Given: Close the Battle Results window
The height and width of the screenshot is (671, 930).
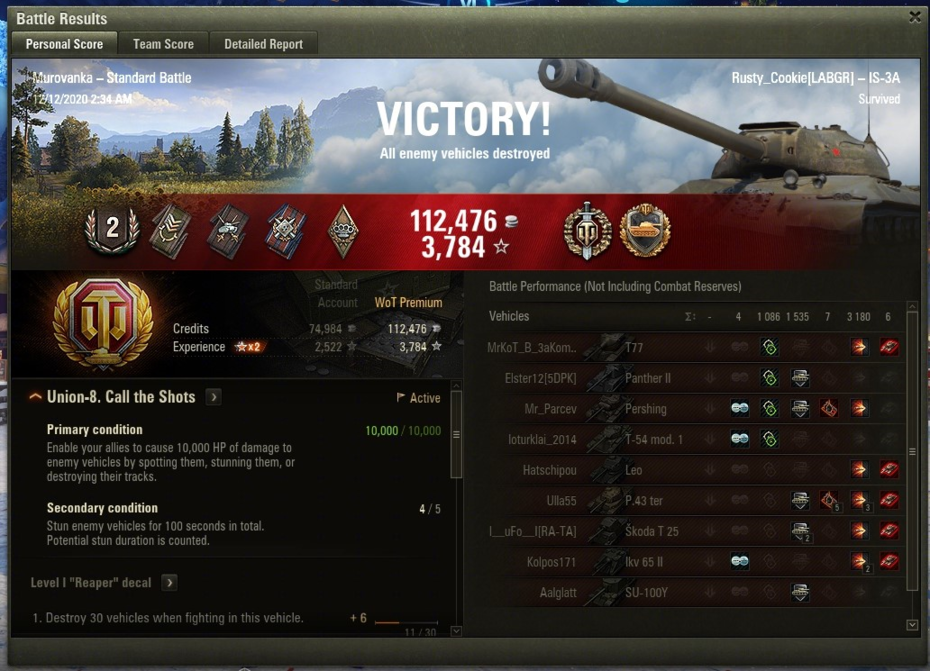Looking at the screenshot, I should point(914,17).
